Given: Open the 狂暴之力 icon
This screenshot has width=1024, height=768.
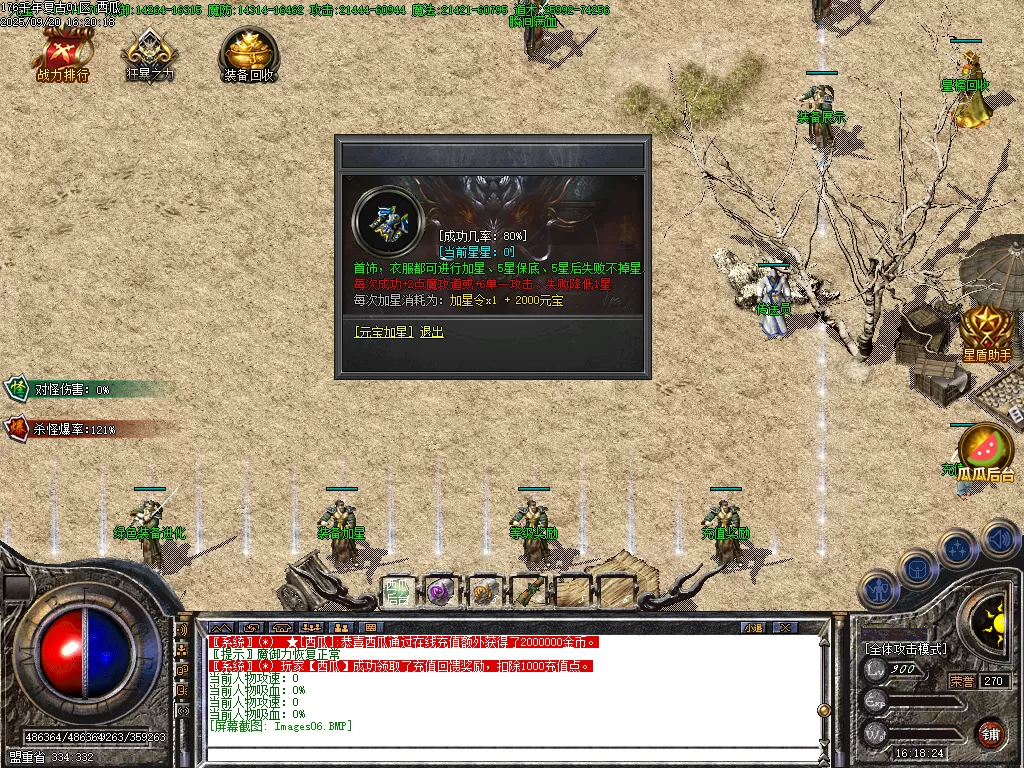Looking at the screenshot, I should (x=150, y=56).
